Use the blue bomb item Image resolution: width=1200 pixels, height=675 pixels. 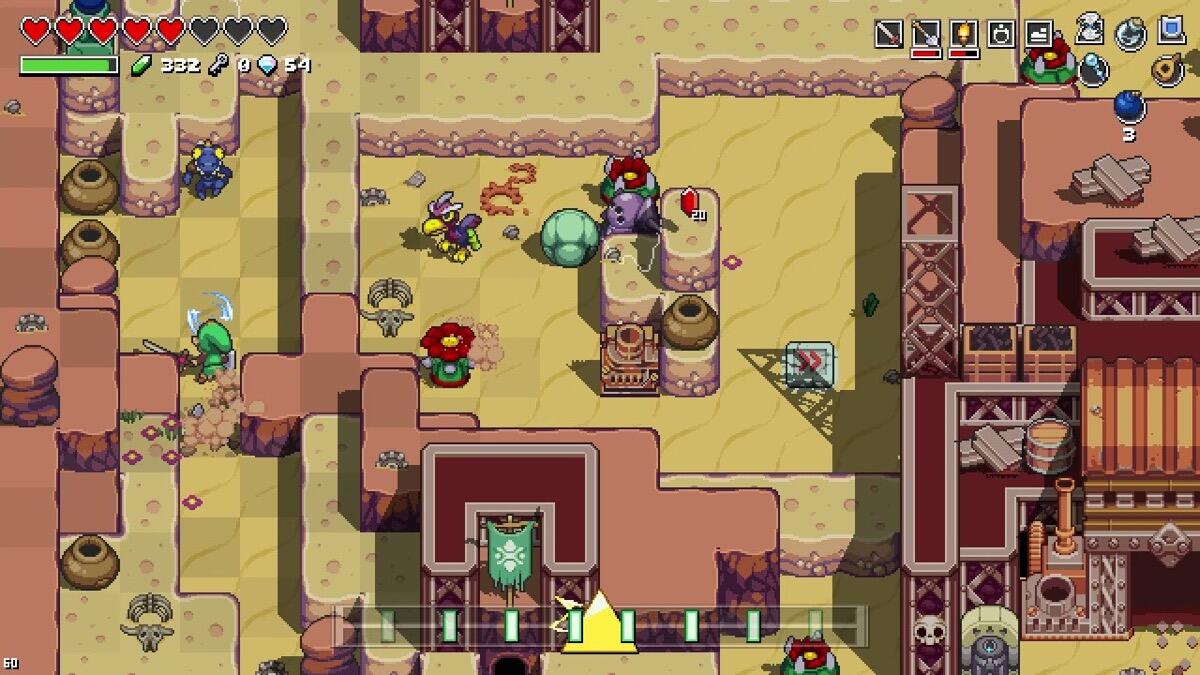1130,106
